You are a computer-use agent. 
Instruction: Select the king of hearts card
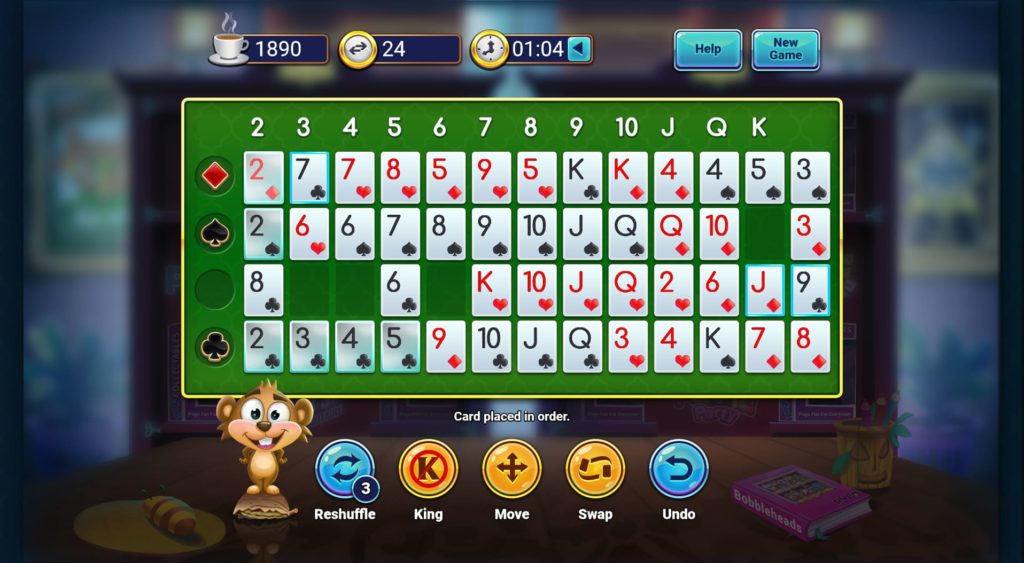coord(491,290)
